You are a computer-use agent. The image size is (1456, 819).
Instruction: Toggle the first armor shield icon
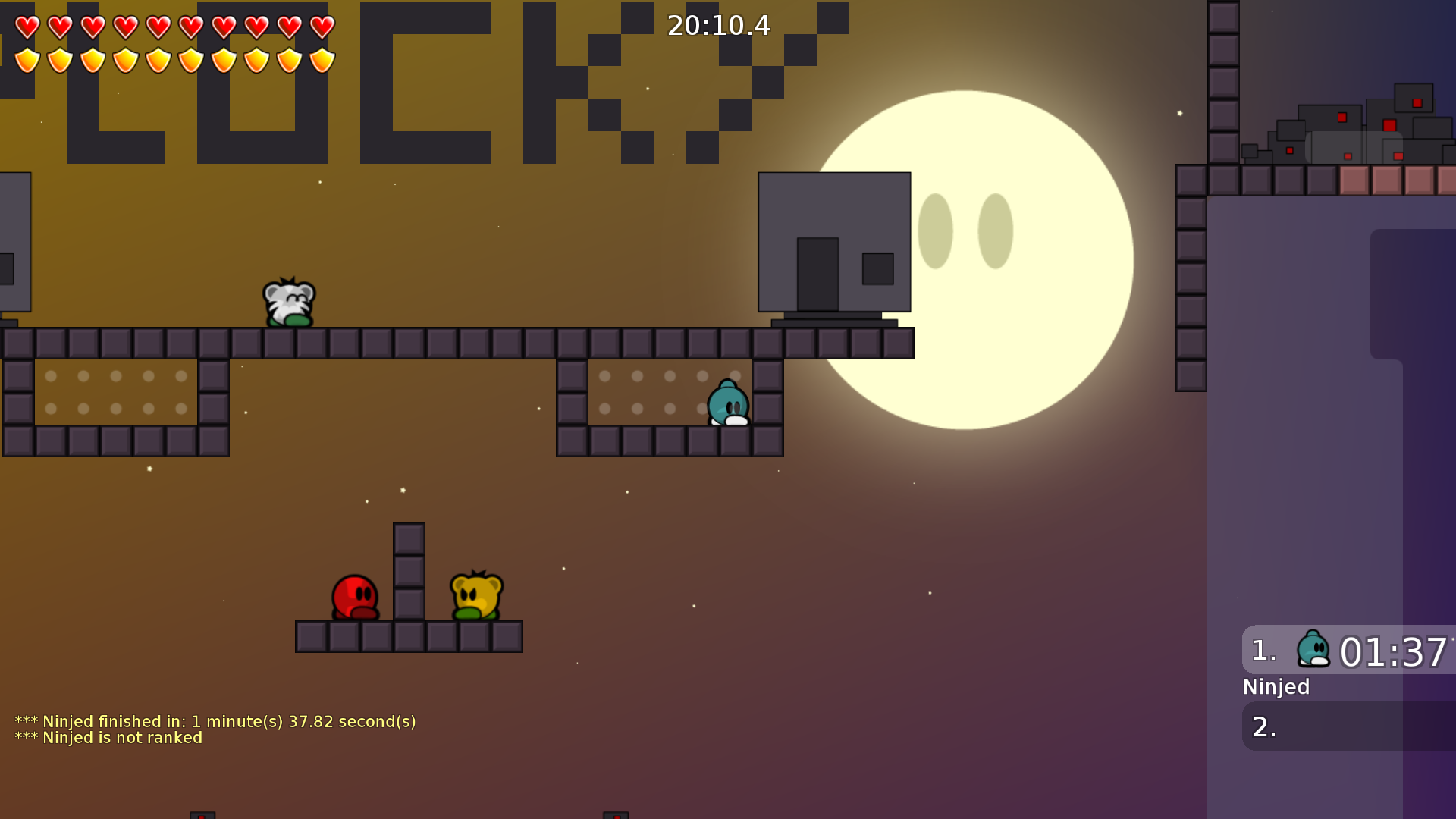pos(27,58)
